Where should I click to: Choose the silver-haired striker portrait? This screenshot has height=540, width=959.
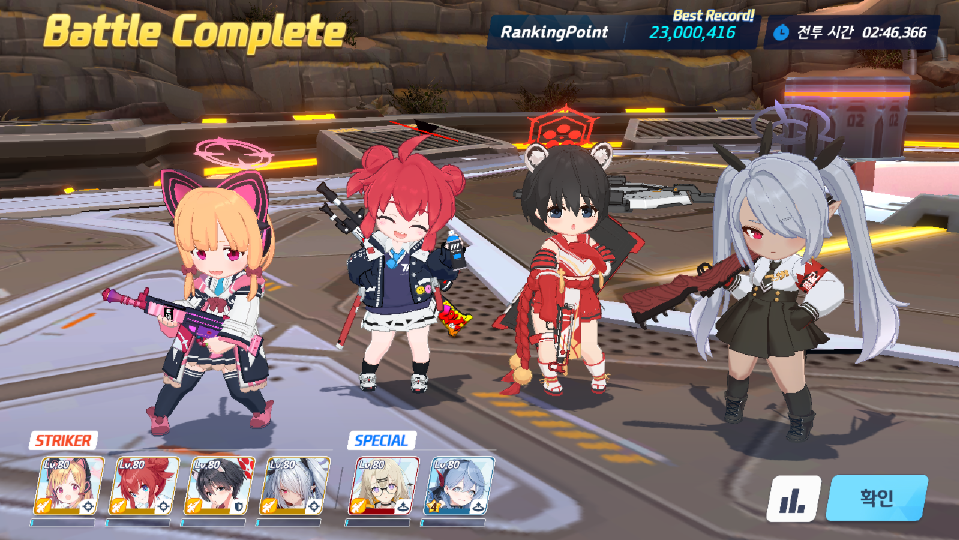295,486
